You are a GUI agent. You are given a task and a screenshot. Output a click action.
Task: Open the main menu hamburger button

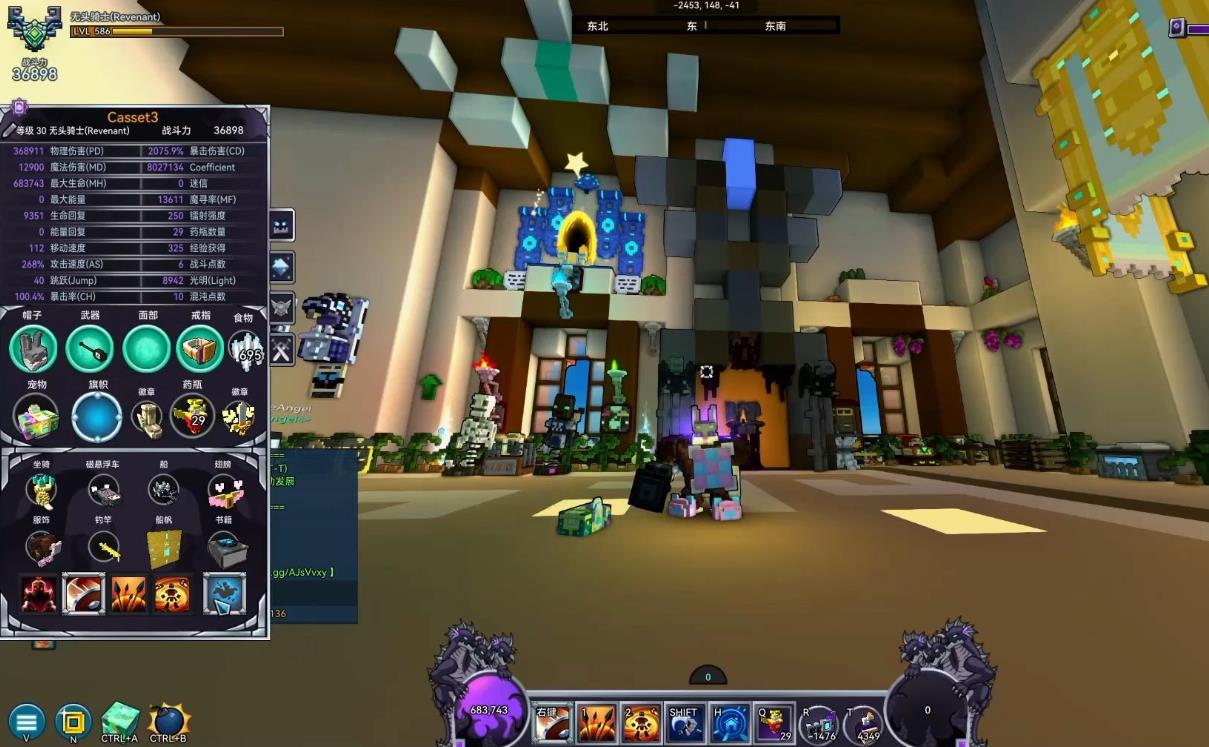point(27,720)
